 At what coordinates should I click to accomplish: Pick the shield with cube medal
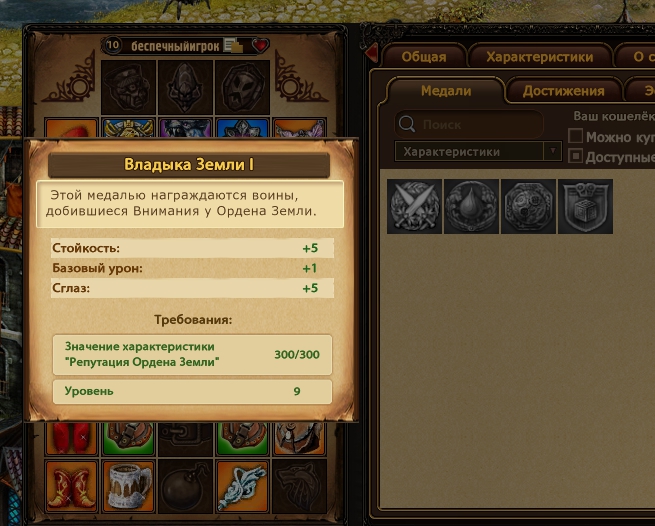coord(585,206)
